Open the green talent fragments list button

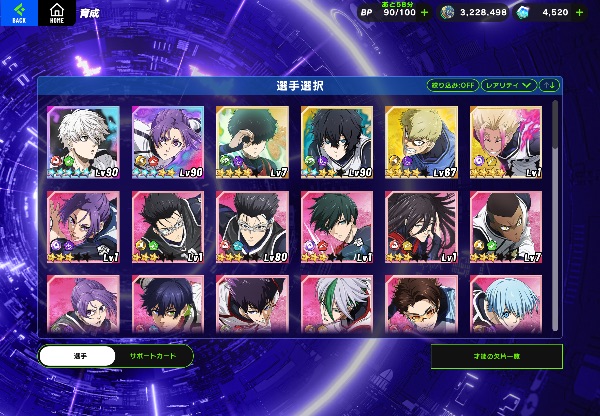tap(496, 356)
